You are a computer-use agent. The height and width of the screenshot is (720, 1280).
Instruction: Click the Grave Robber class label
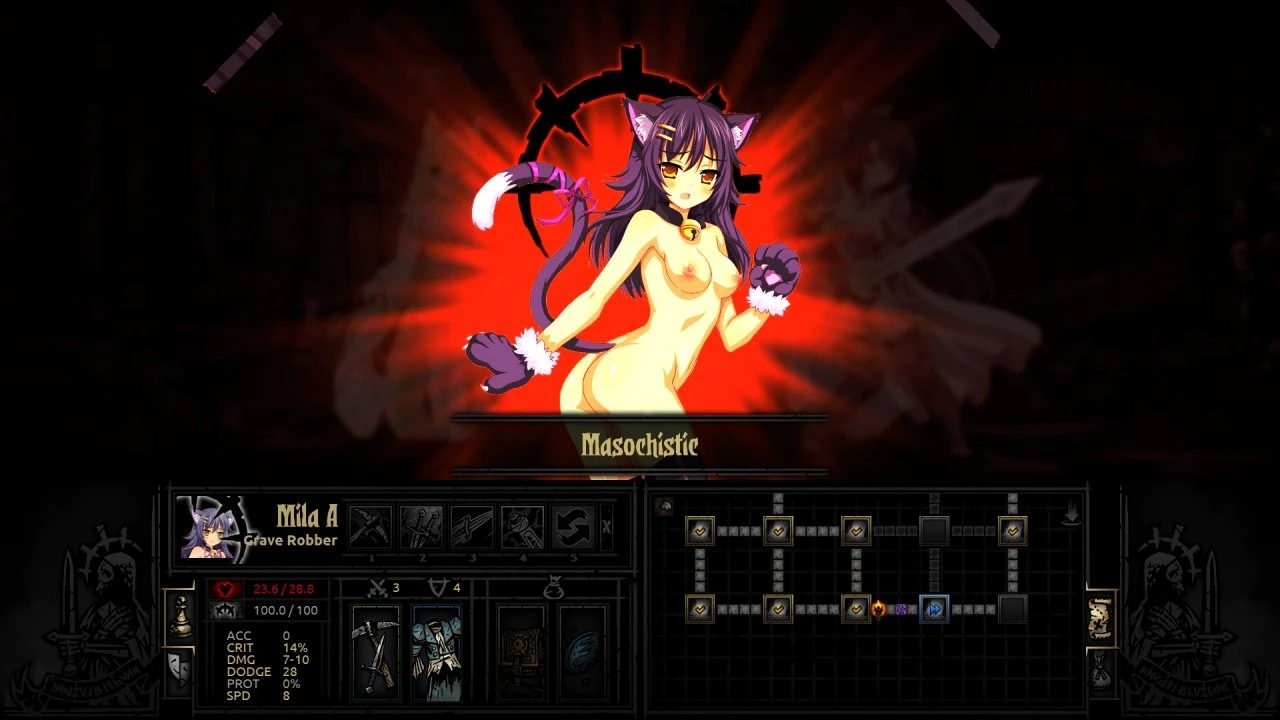(289, 540)
